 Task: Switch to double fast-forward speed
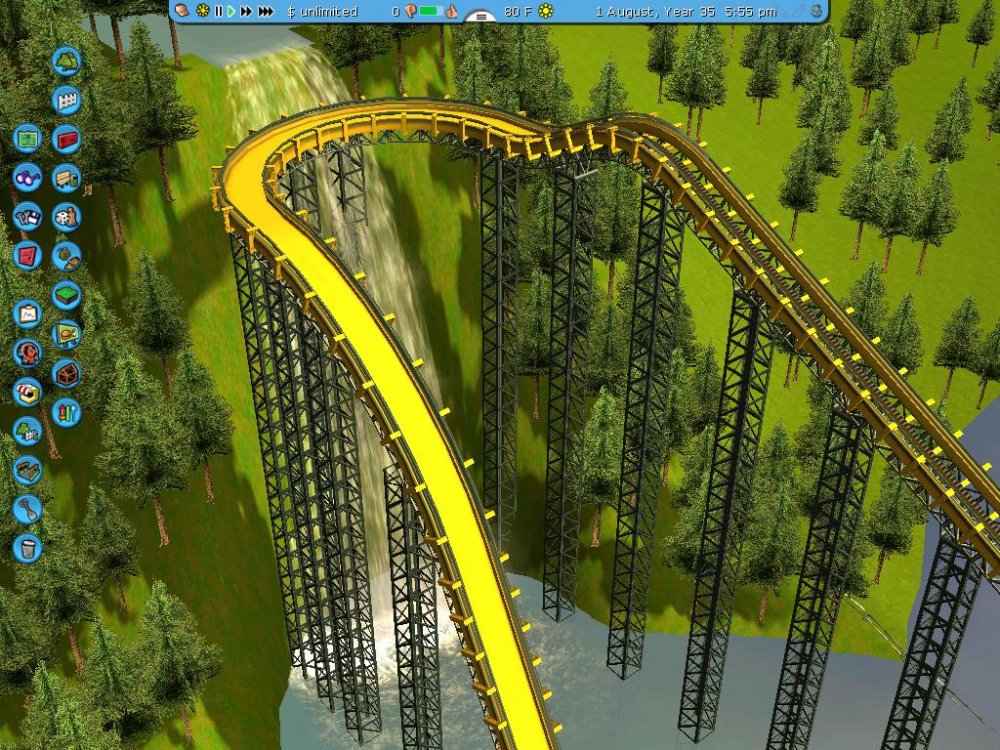(x=246, y=11)
